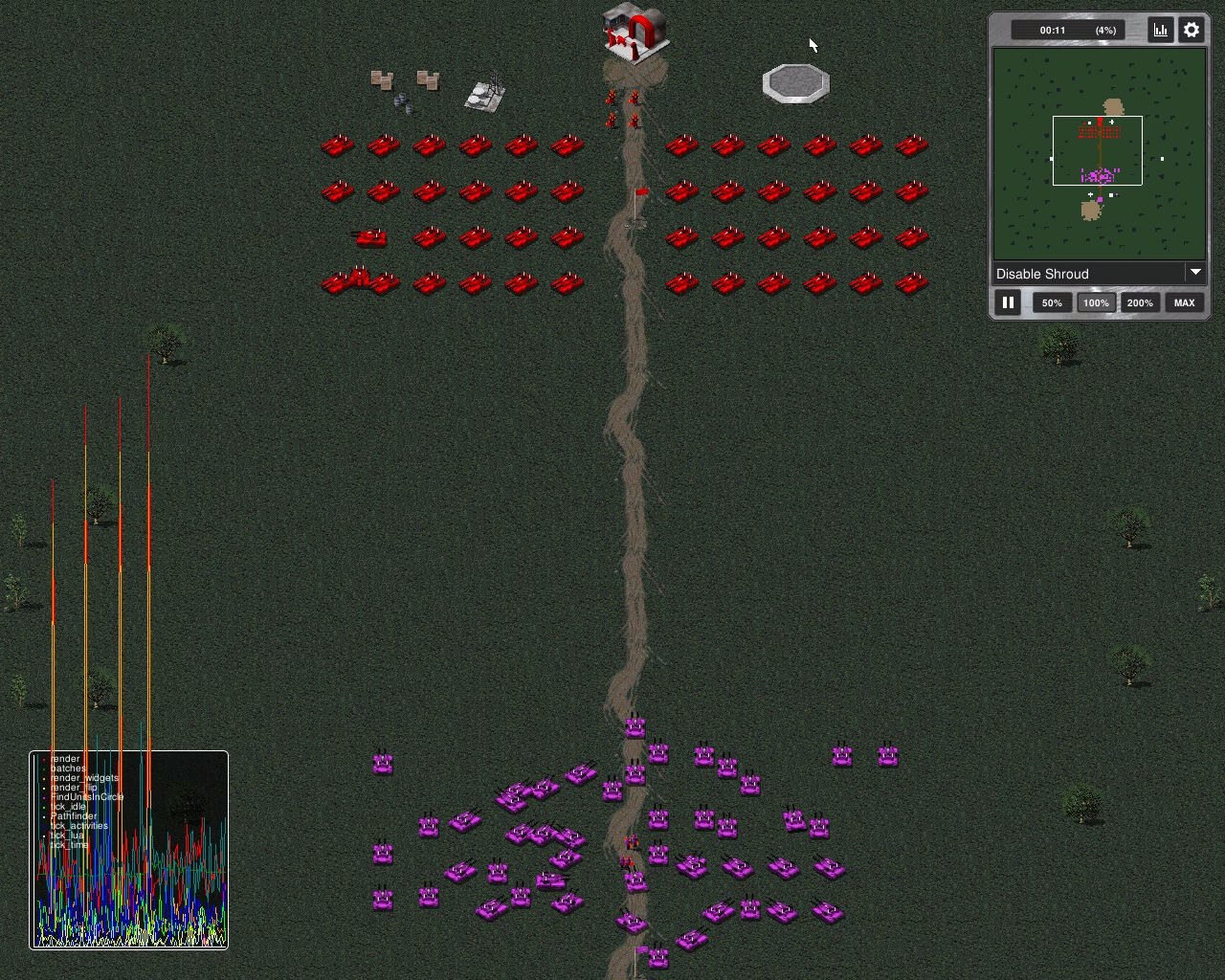Image resolution: width=1225 pixels, height=980 pixels.
Task: Choose MAX replay speed
Action: [1184, 302]
